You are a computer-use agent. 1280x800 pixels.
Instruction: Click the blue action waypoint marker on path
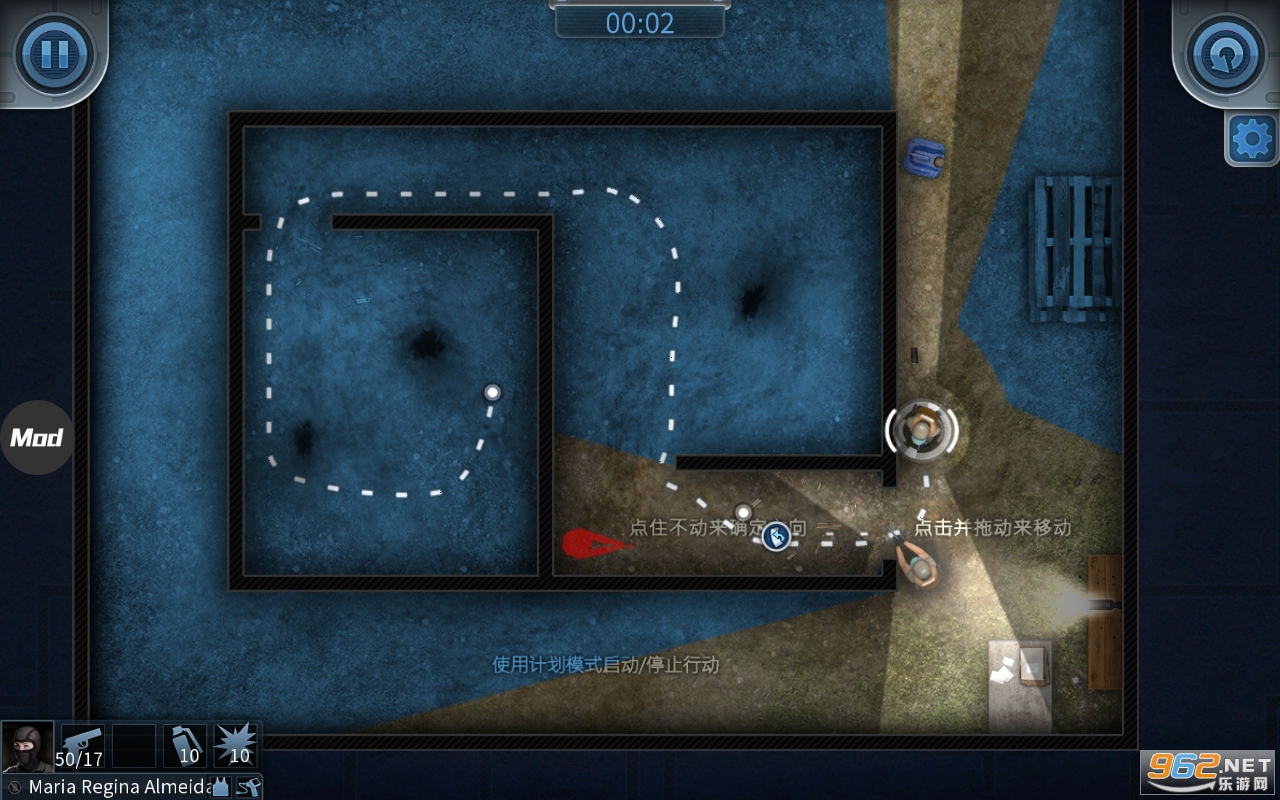(776, 536)
